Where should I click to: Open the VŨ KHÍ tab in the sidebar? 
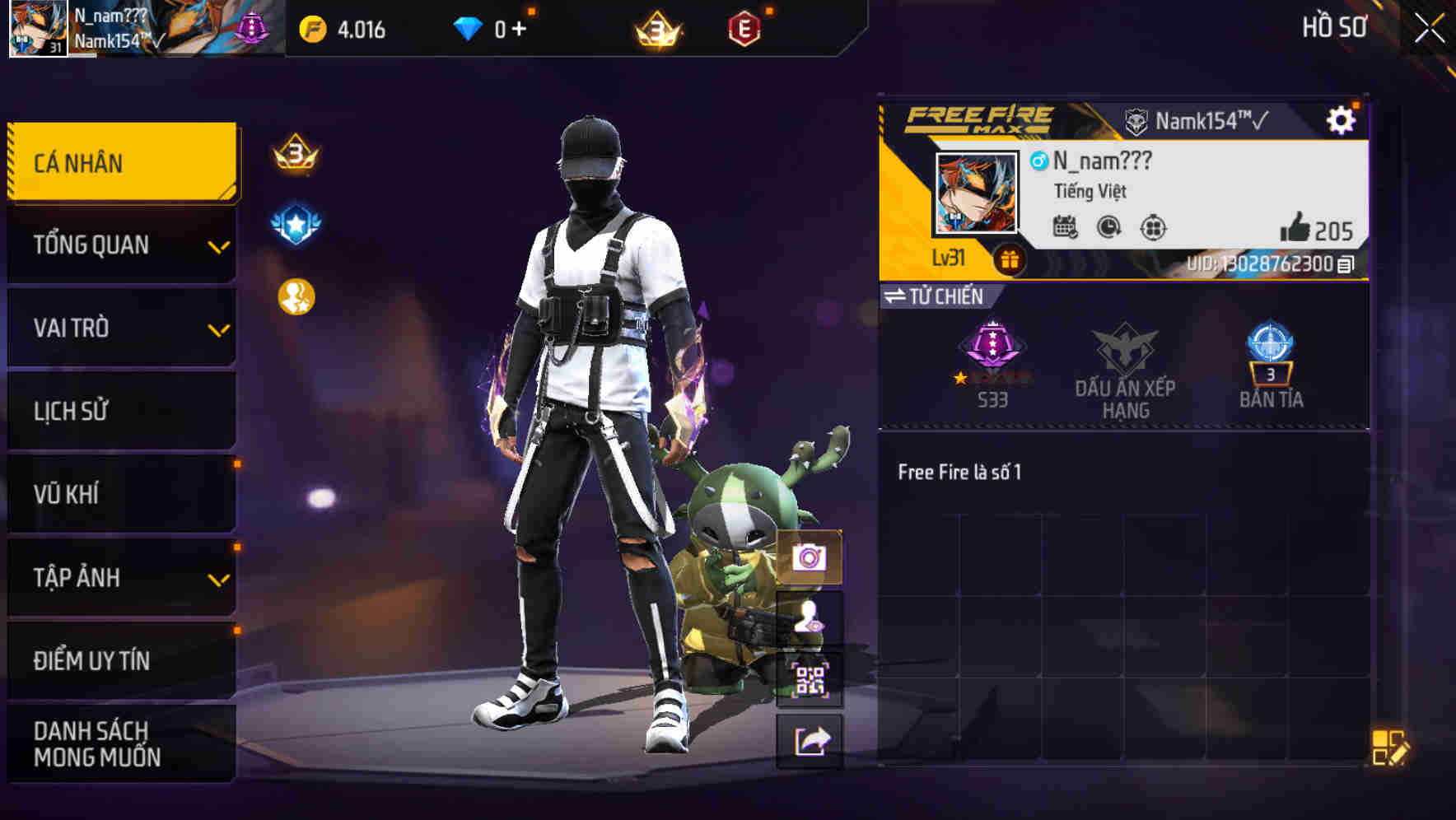120,494
